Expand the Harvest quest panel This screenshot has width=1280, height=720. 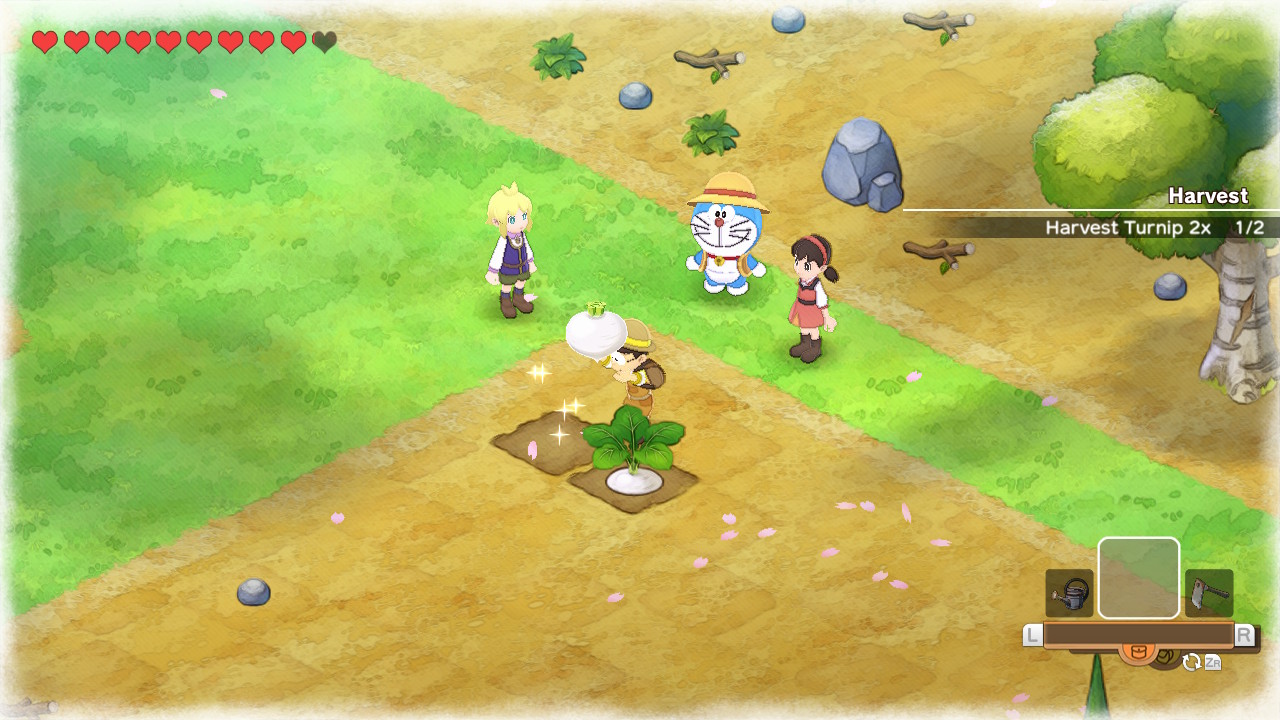point(1207,196)
